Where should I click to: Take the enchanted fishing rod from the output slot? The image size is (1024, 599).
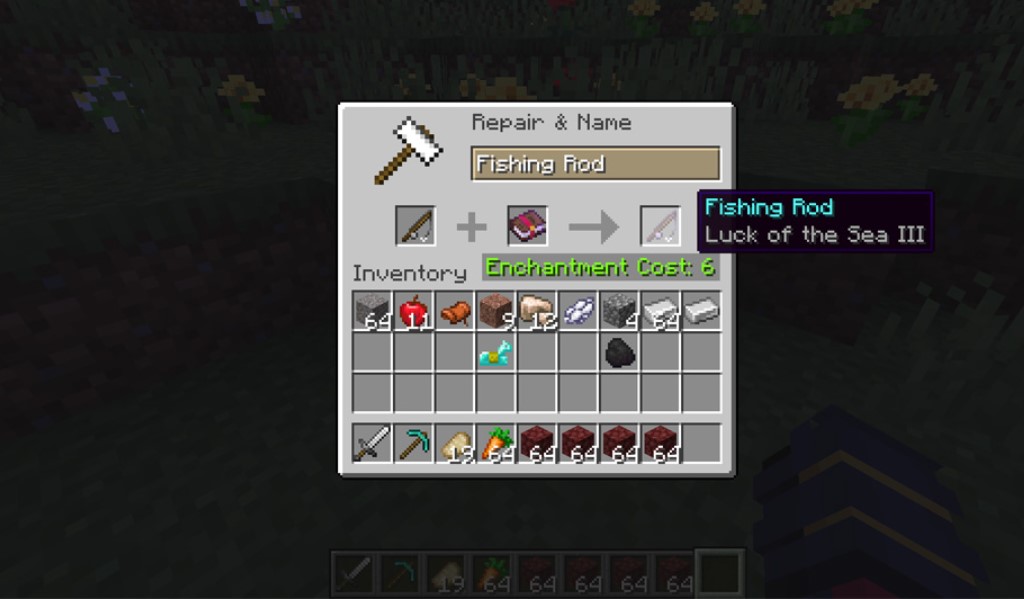point(659,226)
